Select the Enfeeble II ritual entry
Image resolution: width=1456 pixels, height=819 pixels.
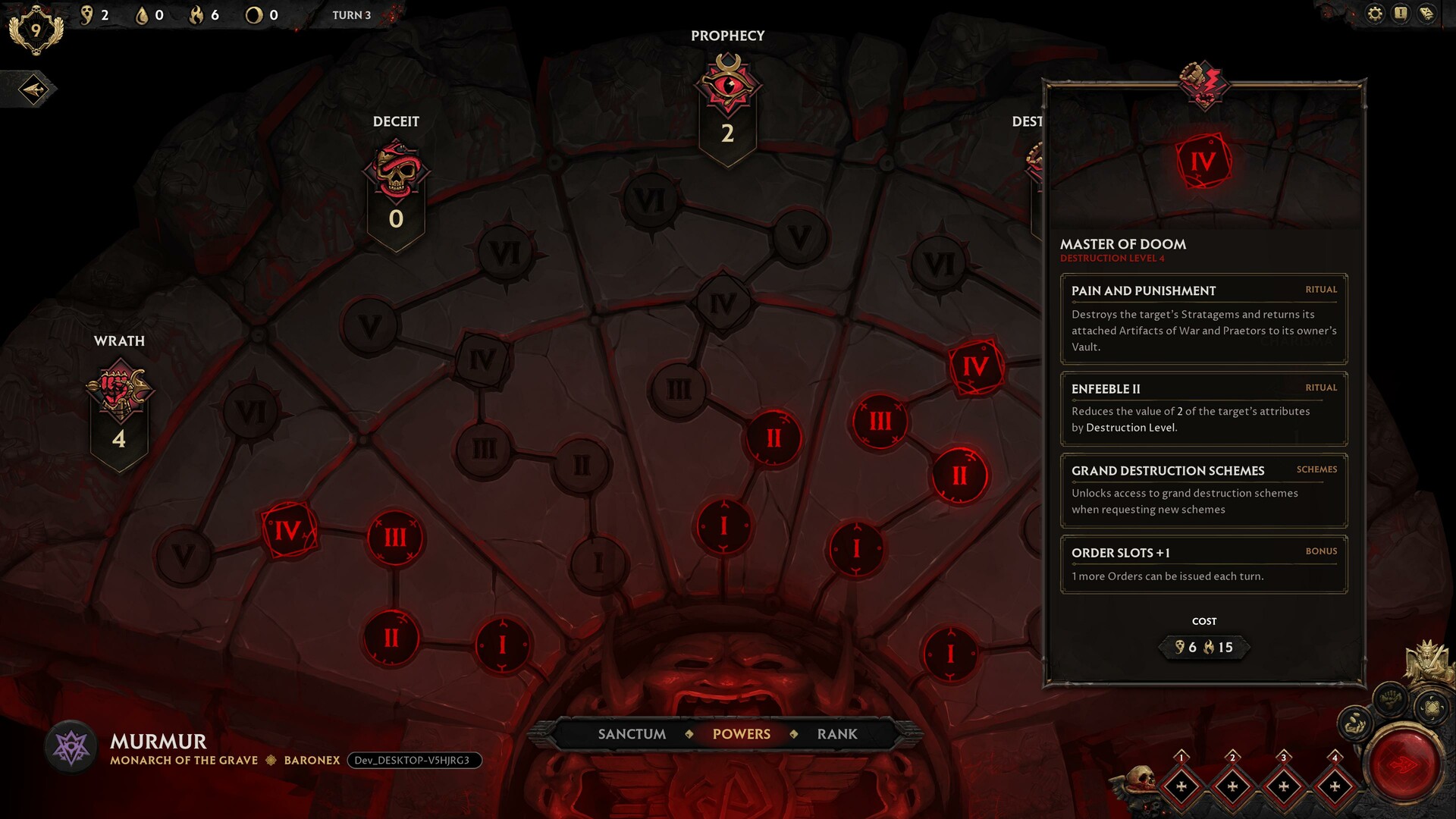point(1203,408)
